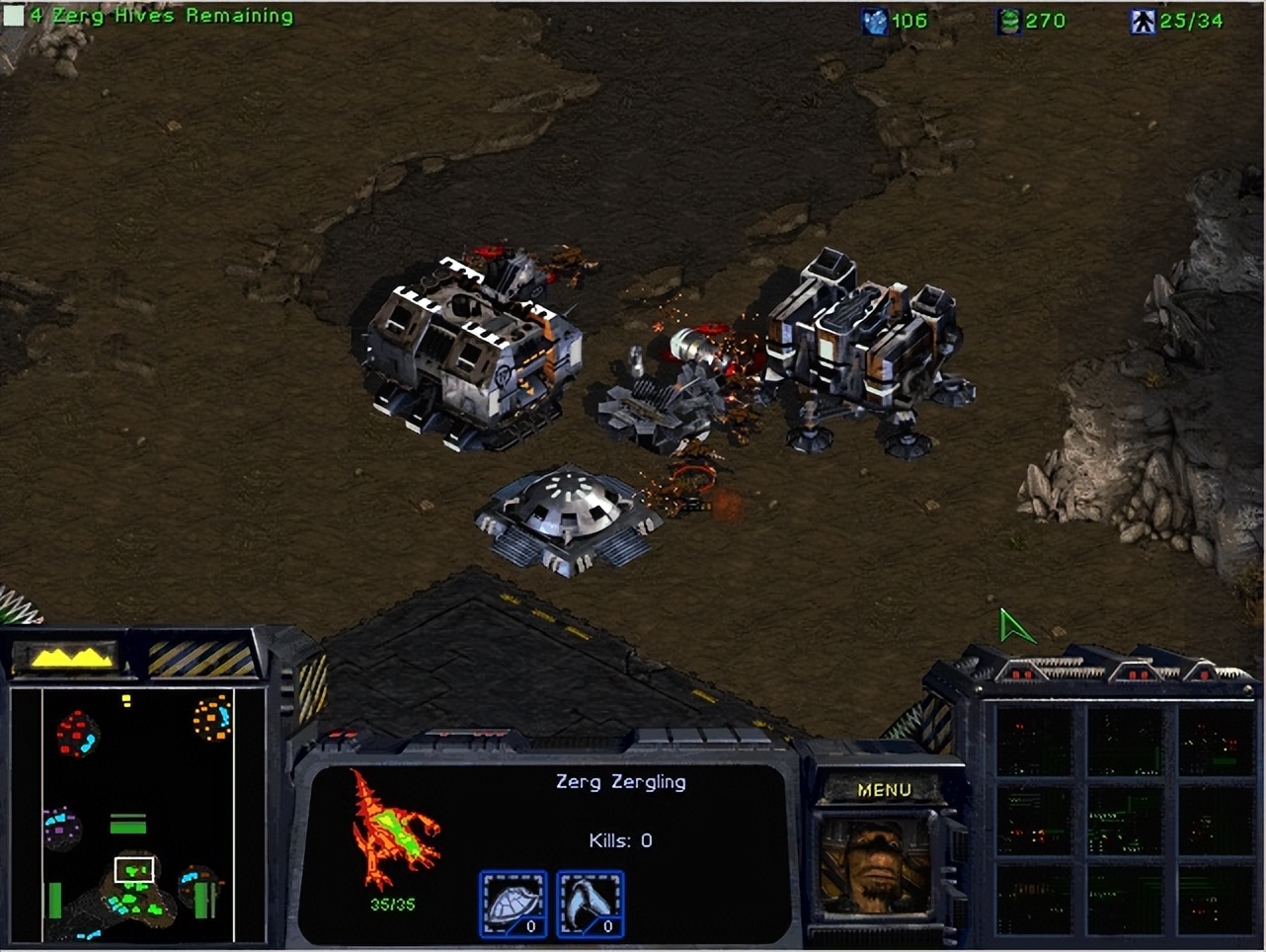Click the Zerg supply icon next to 25/34
Image resolution: width=1266 pixels, height=952 pixels.
pos(1142,20)
